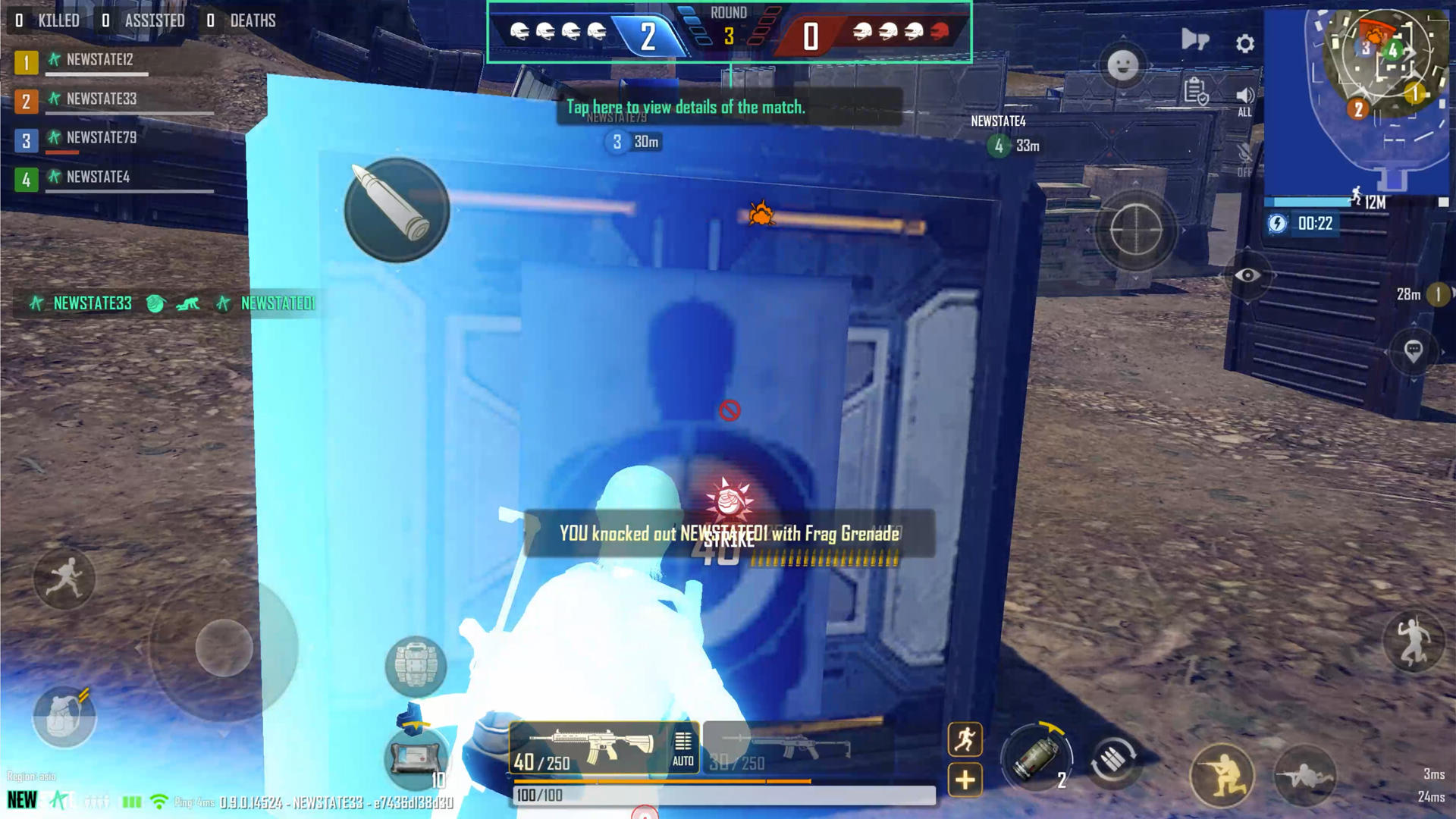Screen dimensions: 1456x819
Task: Open the quick chat bubble
Action: [x=1412, y=350]
